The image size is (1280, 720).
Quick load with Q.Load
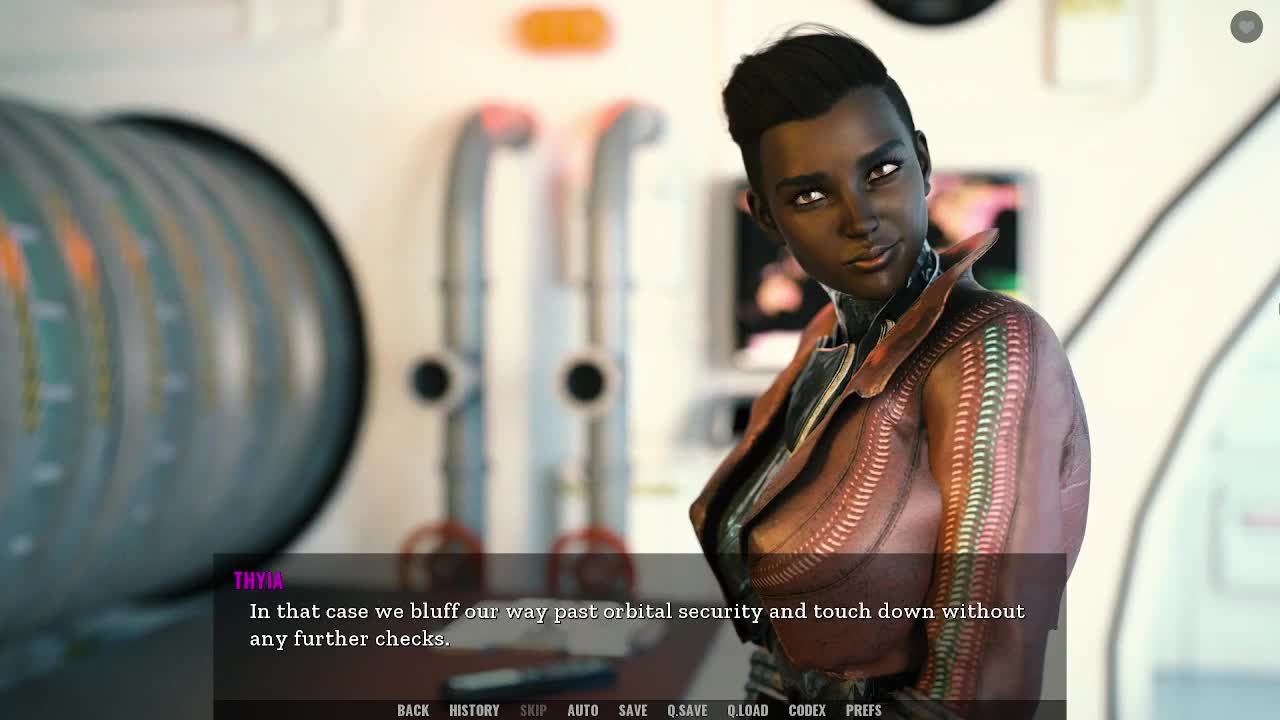point(747,710)
